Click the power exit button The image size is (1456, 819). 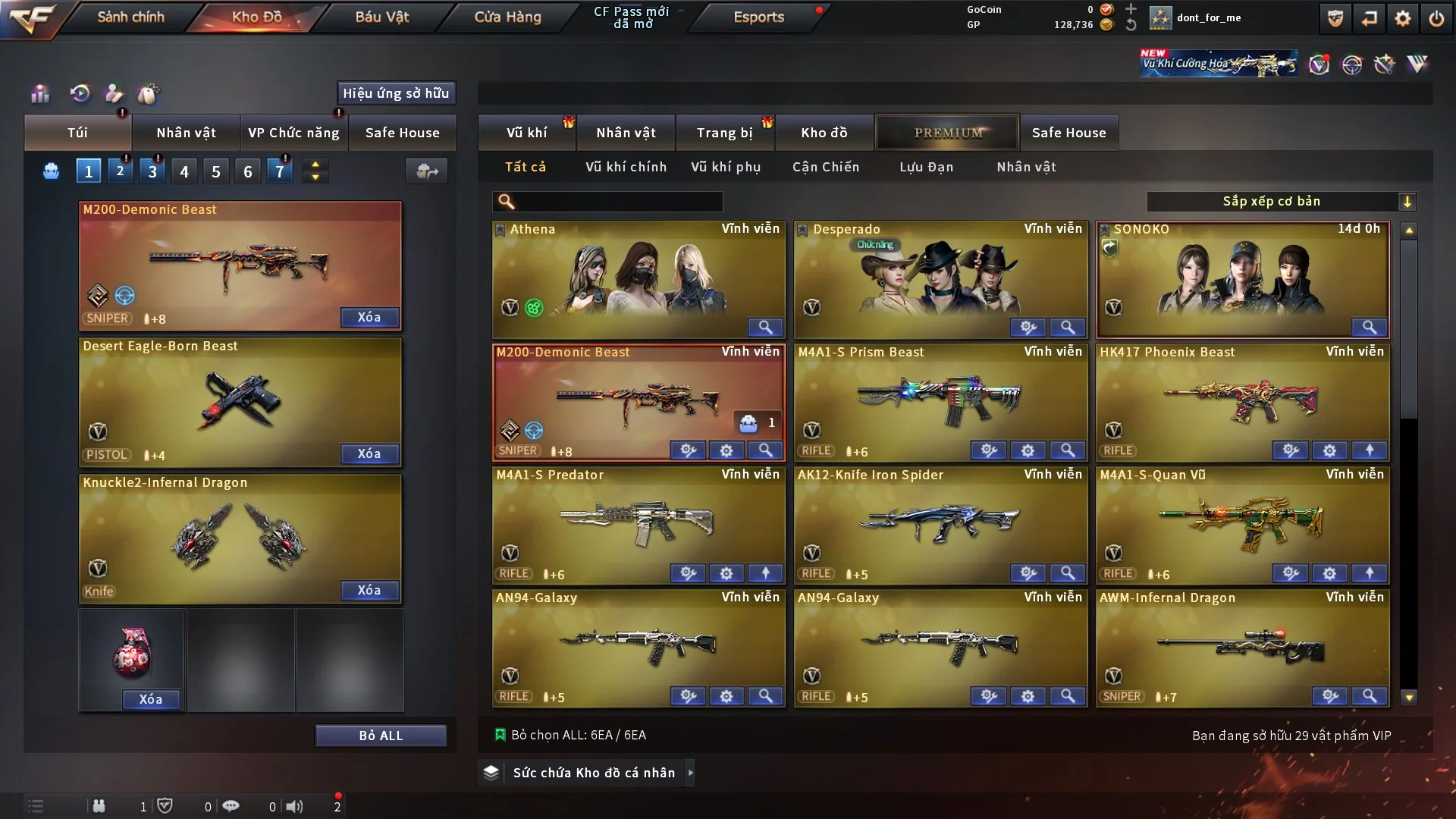pos(1436,18)
